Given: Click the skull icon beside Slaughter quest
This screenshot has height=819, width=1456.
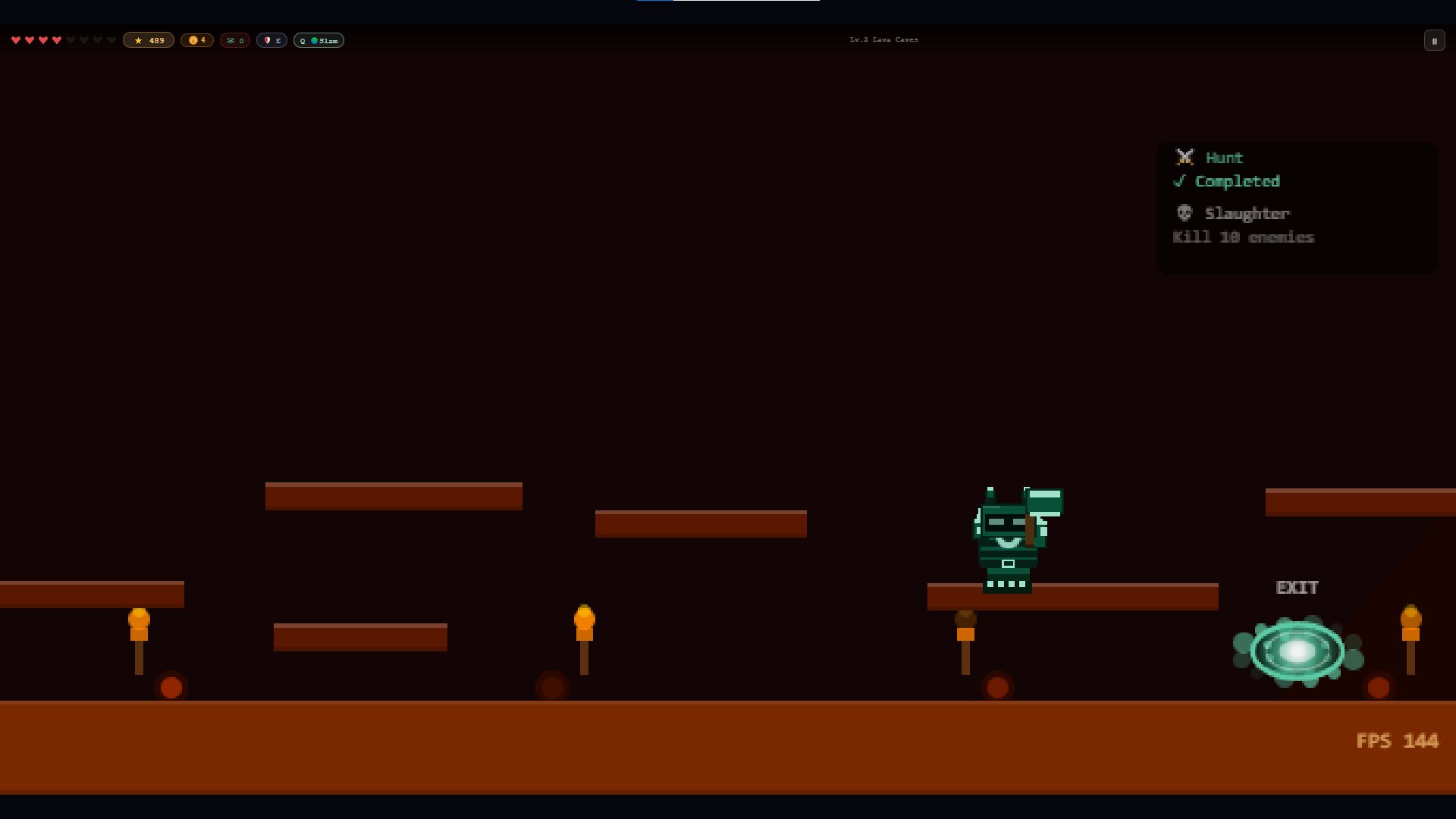Looking at the screenshot, I should tap(1185, 213).
